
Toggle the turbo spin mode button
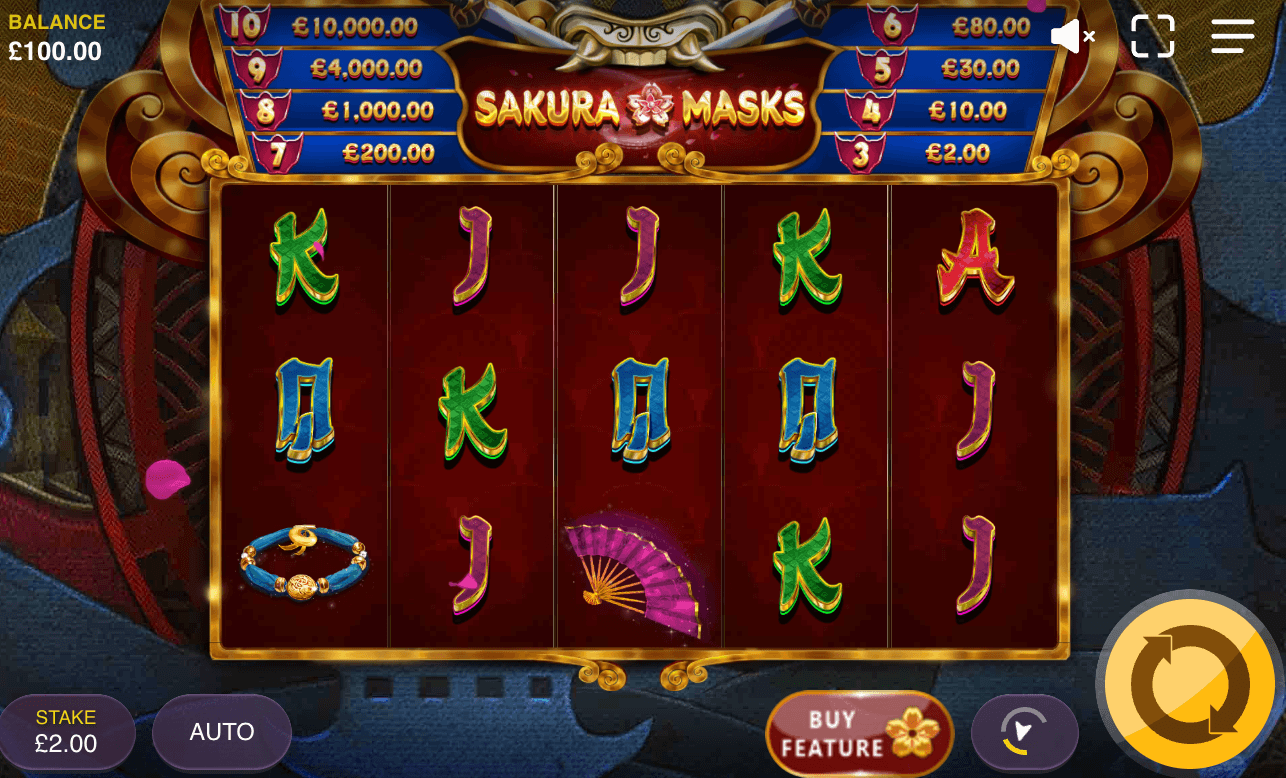click(1024, 734)
